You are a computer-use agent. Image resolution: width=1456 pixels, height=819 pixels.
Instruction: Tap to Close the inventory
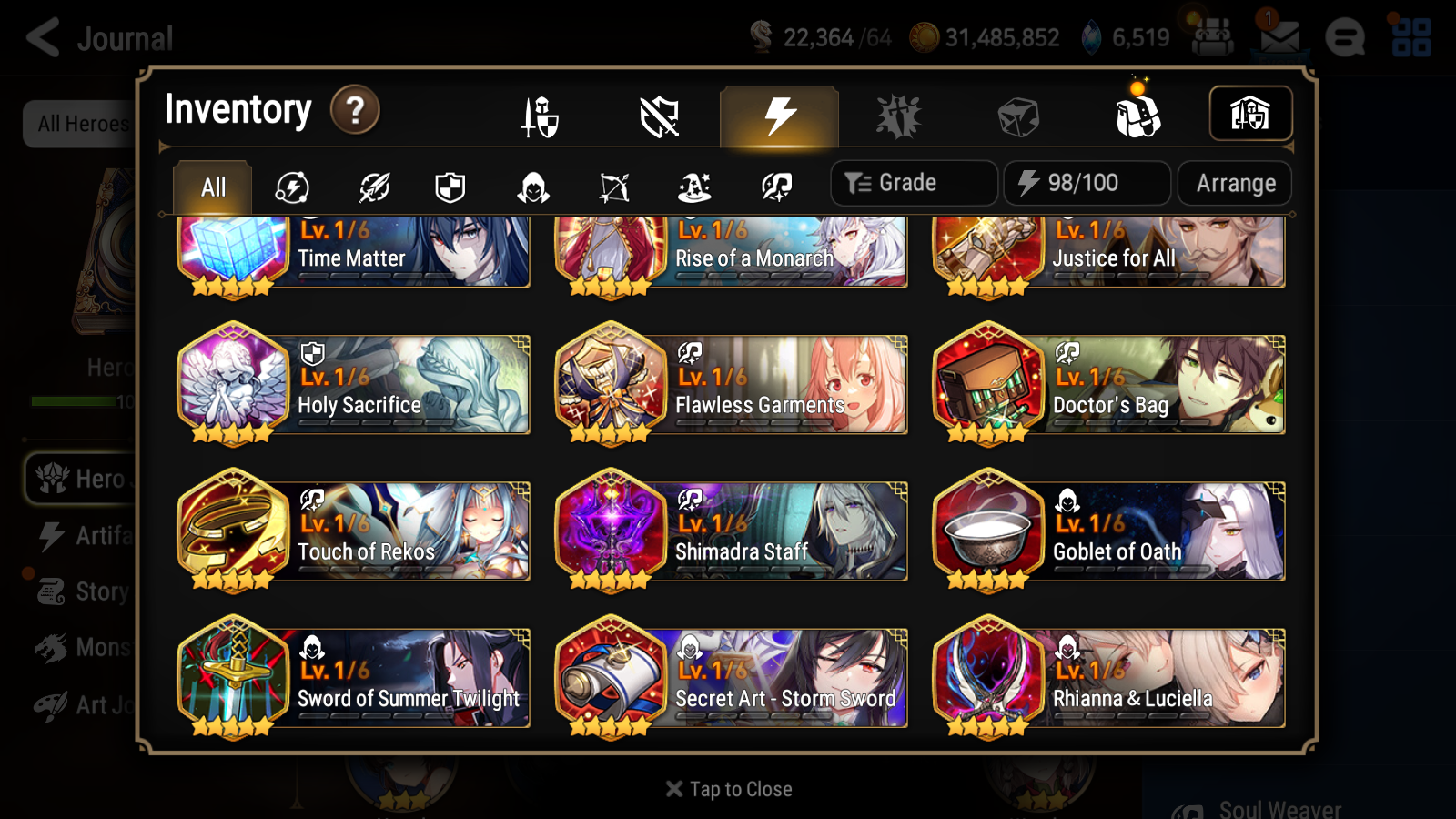pos(727,789)
